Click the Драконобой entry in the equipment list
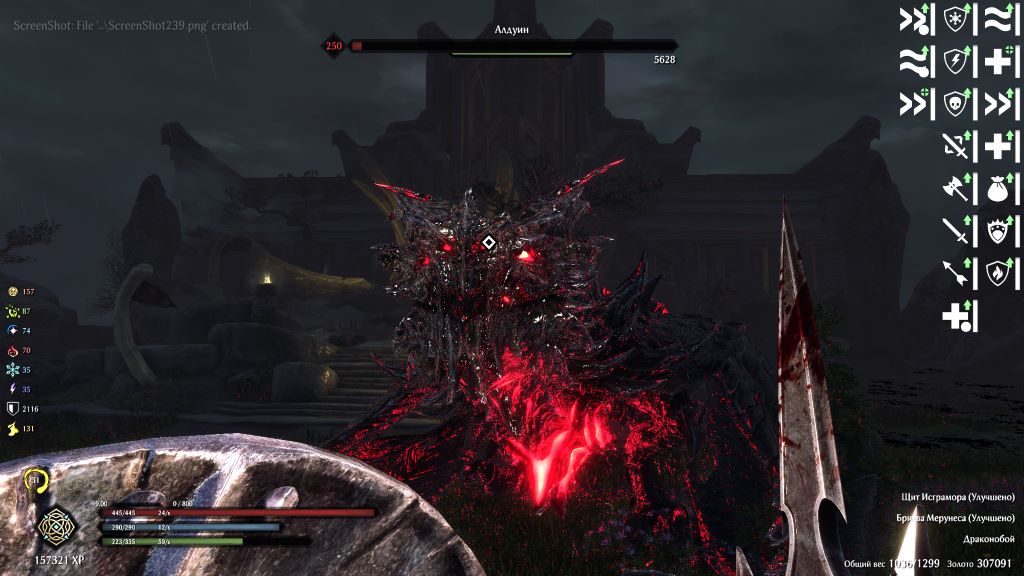1024x576 pixels. [988, 540]
